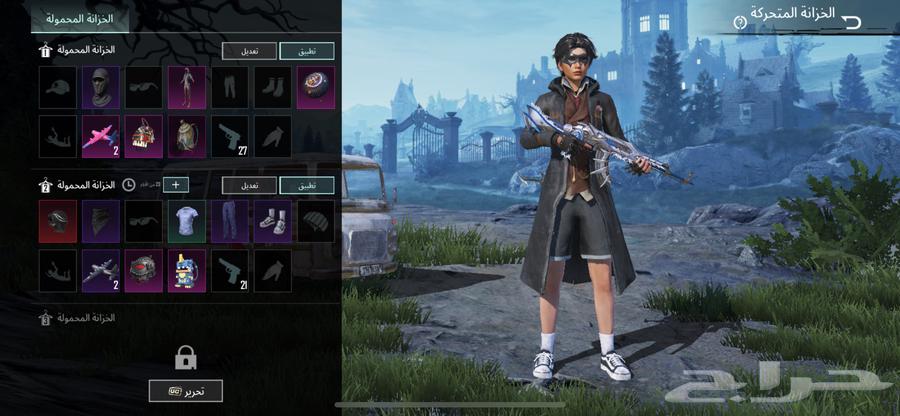Select the pistol slot showing 21
The width and height of the screenshot is (900, 416).
(x=229, y=270)
